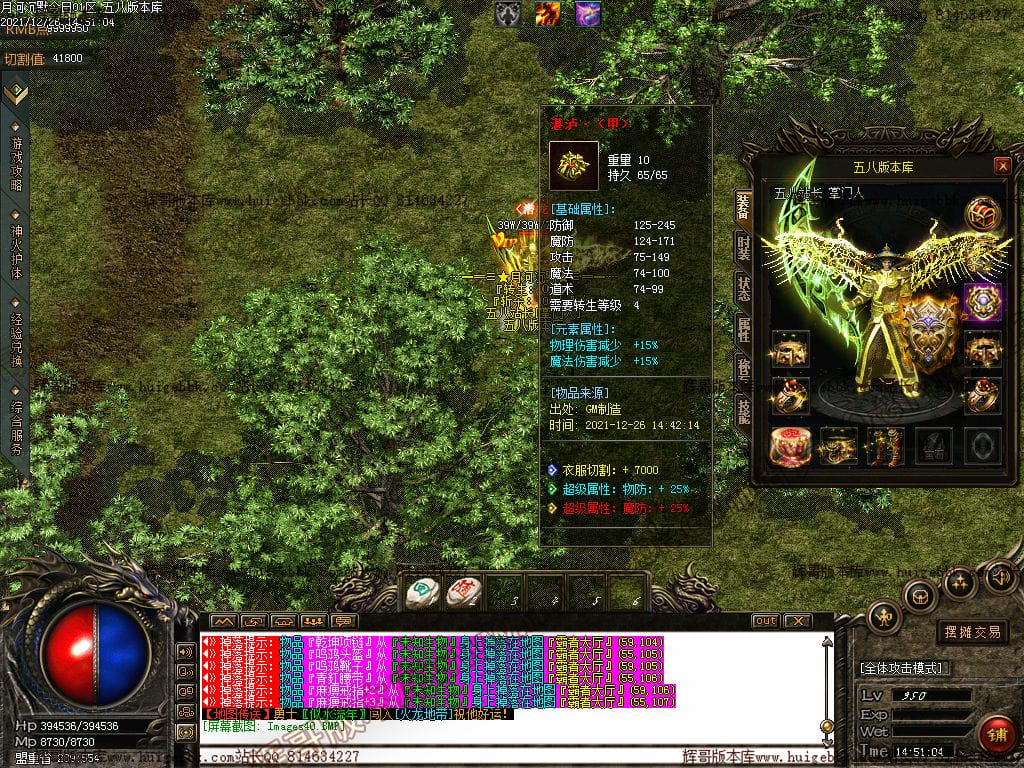This screenshot has width=1024, height=768.
Task: Click the flame buff icon at top
Action: tap(547, 14)
